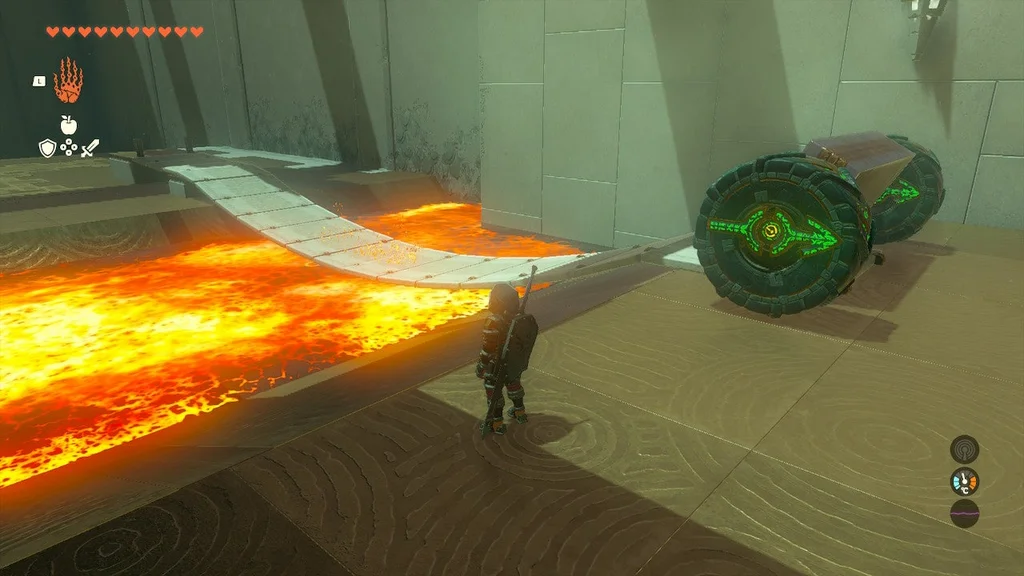Click the shrine sensor icon
The width and height of the screenshot is (1024, 576).
(964, 448)
